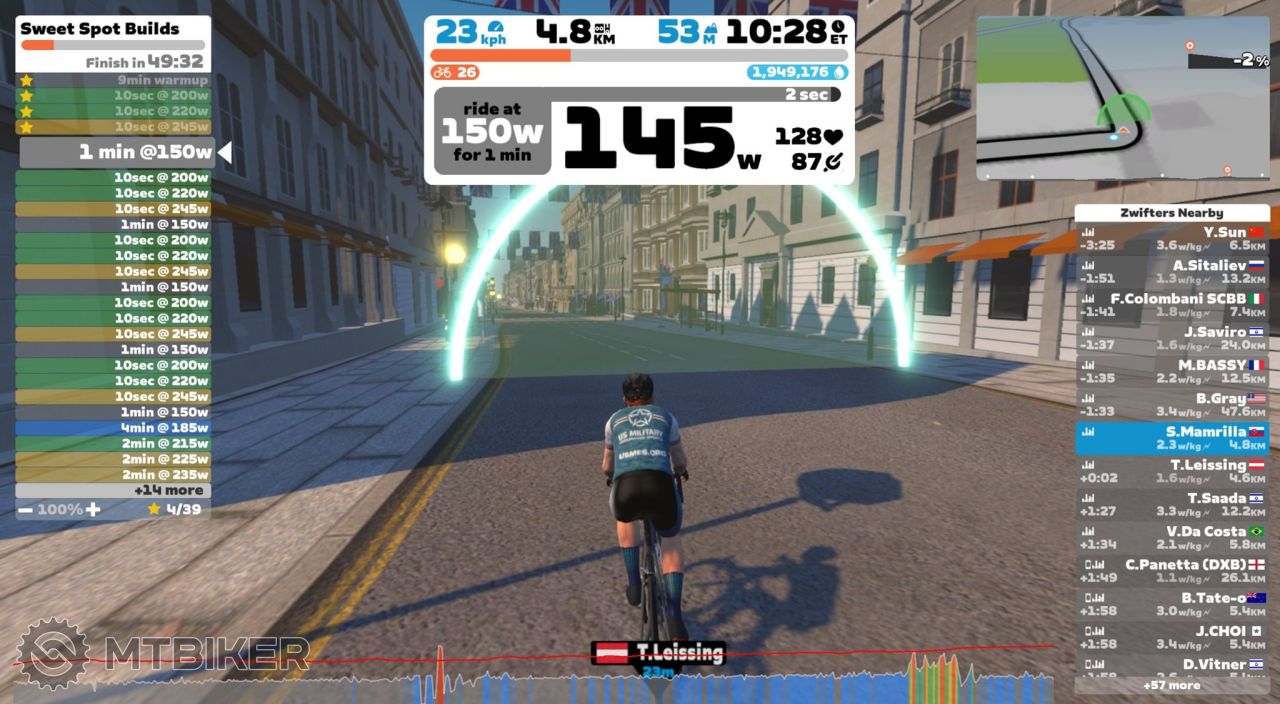Click the T.Leissing rider name tag

659,653
